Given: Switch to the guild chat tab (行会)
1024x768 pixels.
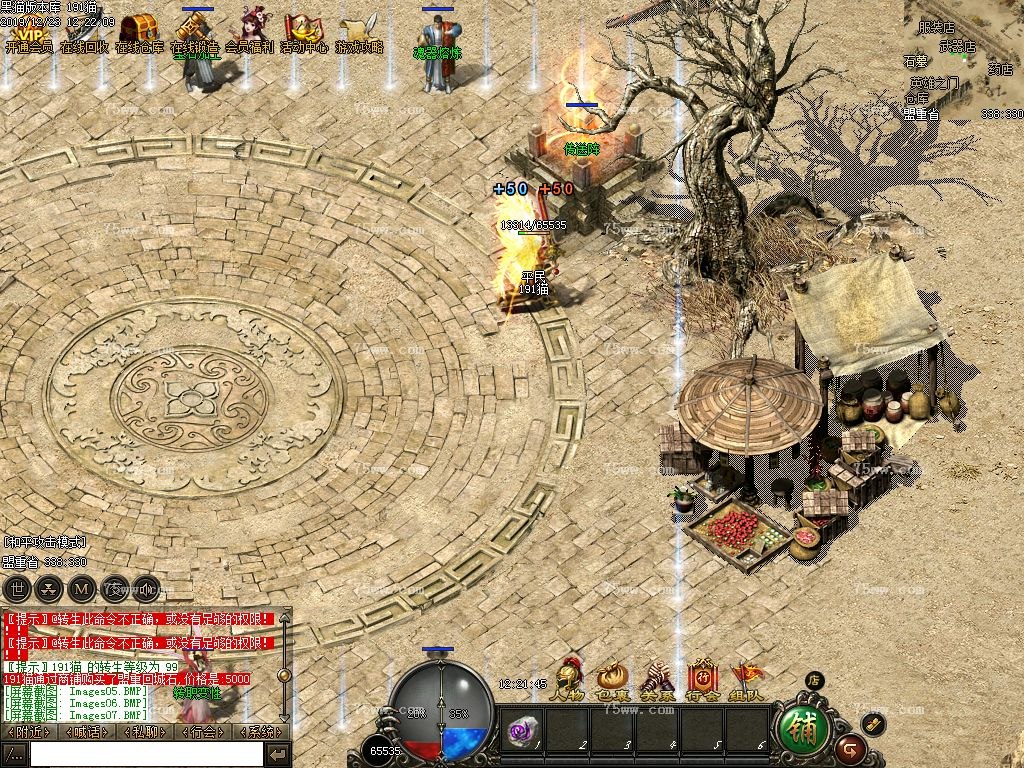Looking at the screenshot, I should 203,733.
